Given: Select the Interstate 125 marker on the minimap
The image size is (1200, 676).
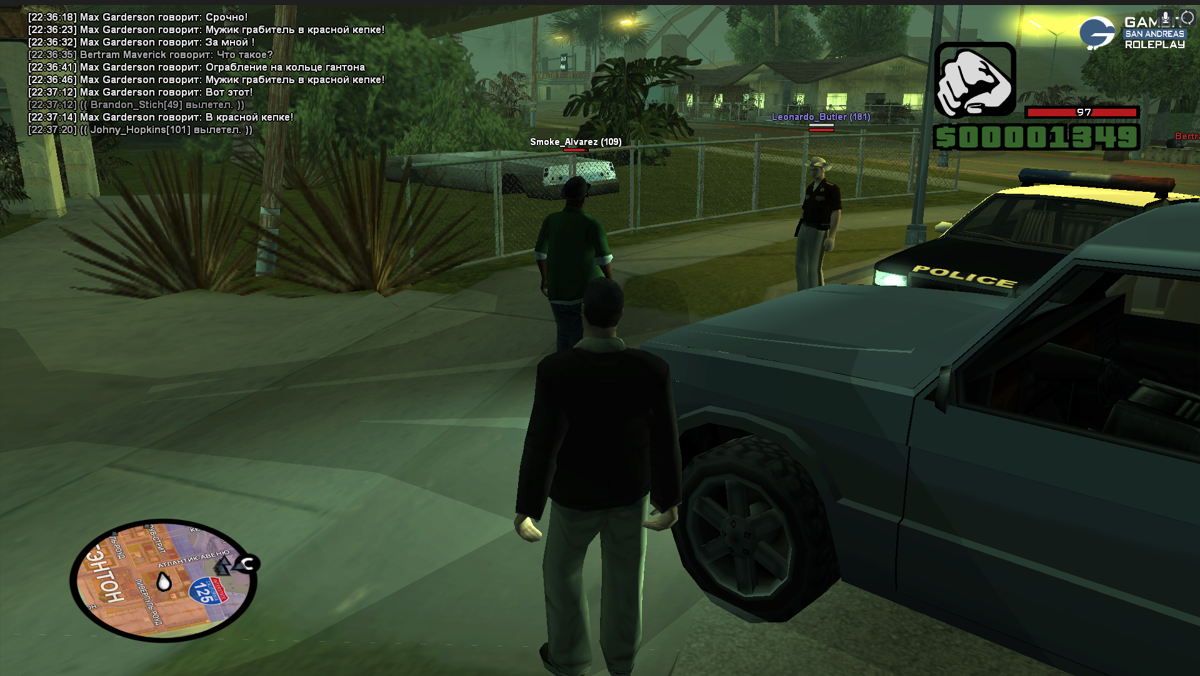Looking at the screenshot, I should 207,590.
